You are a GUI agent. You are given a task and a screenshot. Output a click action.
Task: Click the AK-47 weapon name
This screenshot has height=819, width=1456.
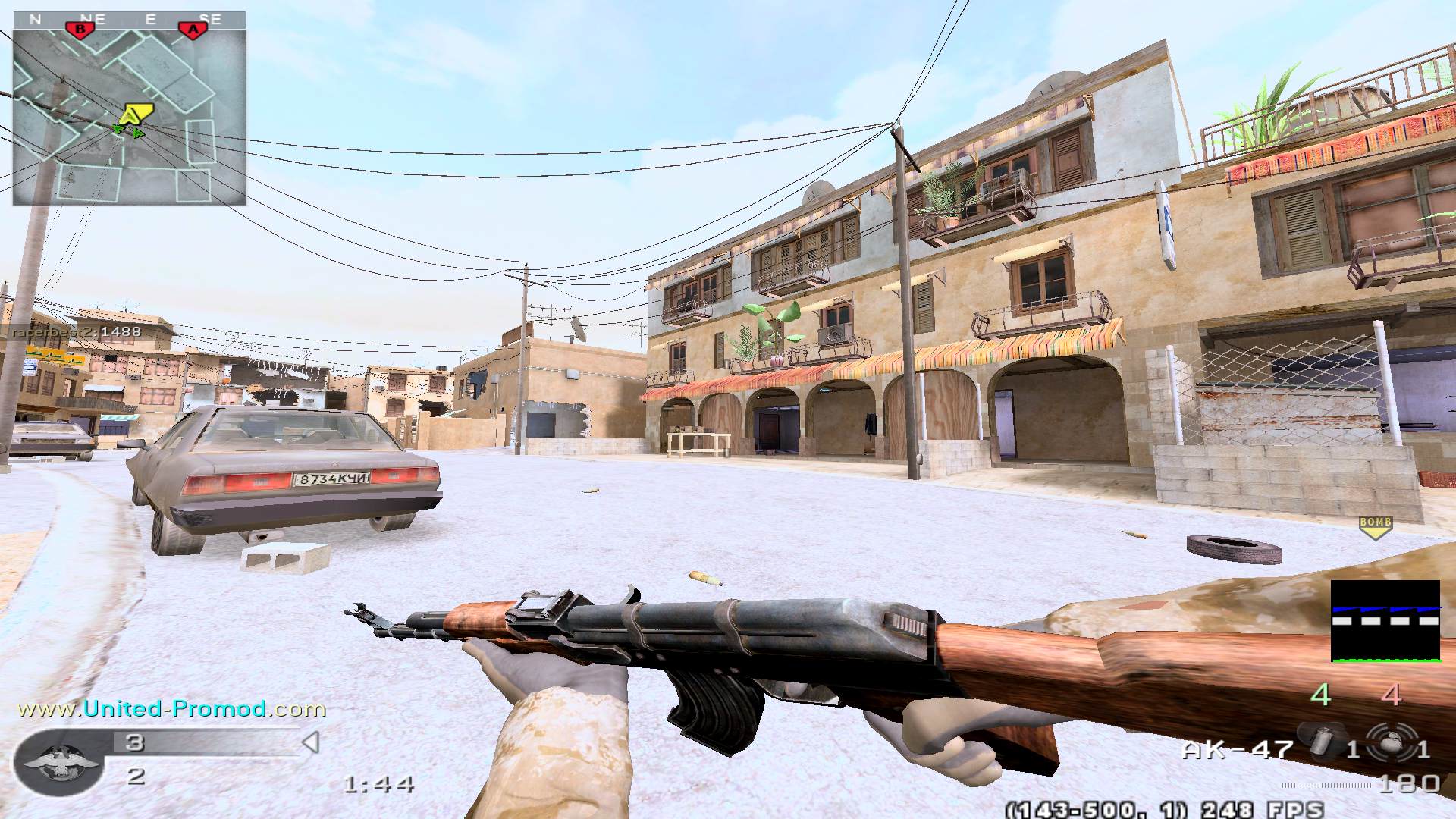pyautogui.click(x=1237, y=750)
